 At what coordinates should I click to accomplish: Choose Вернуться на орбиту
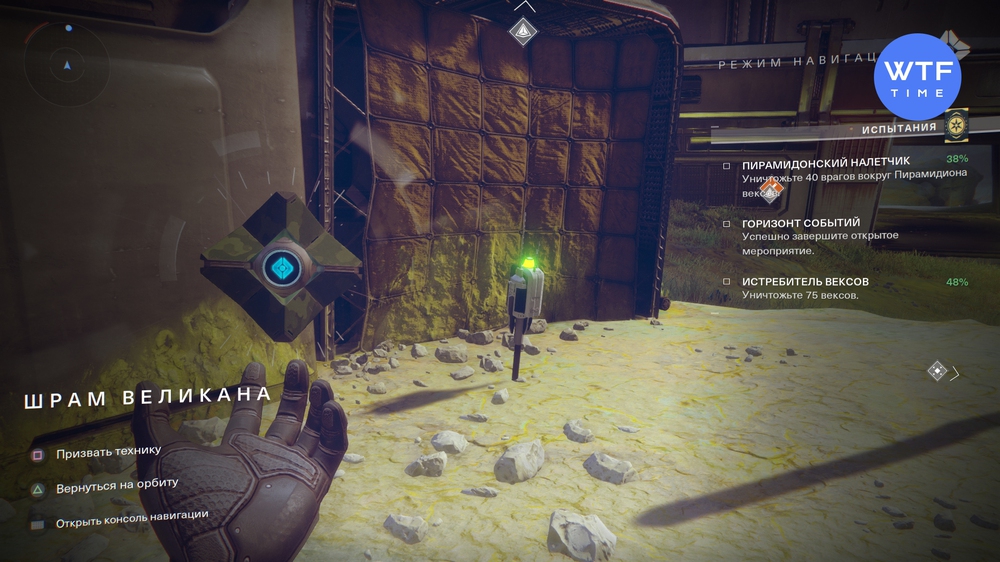point(117,485)
